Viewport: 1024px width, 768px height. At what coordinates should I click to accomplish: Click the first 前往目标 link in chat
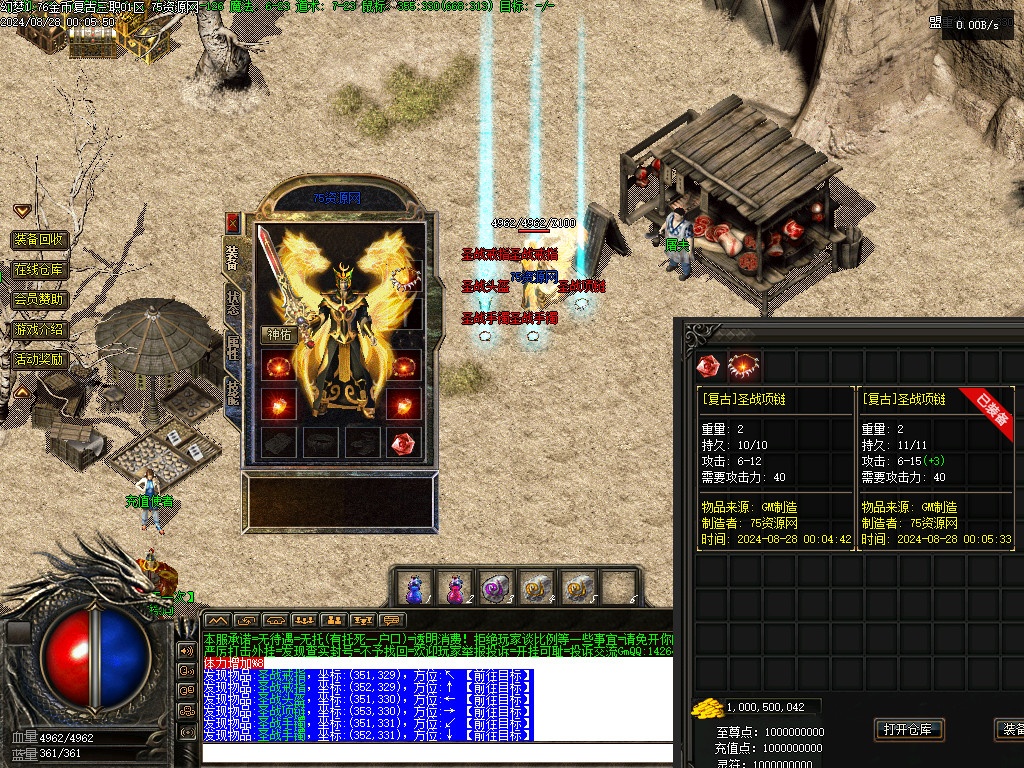(497, 675)
